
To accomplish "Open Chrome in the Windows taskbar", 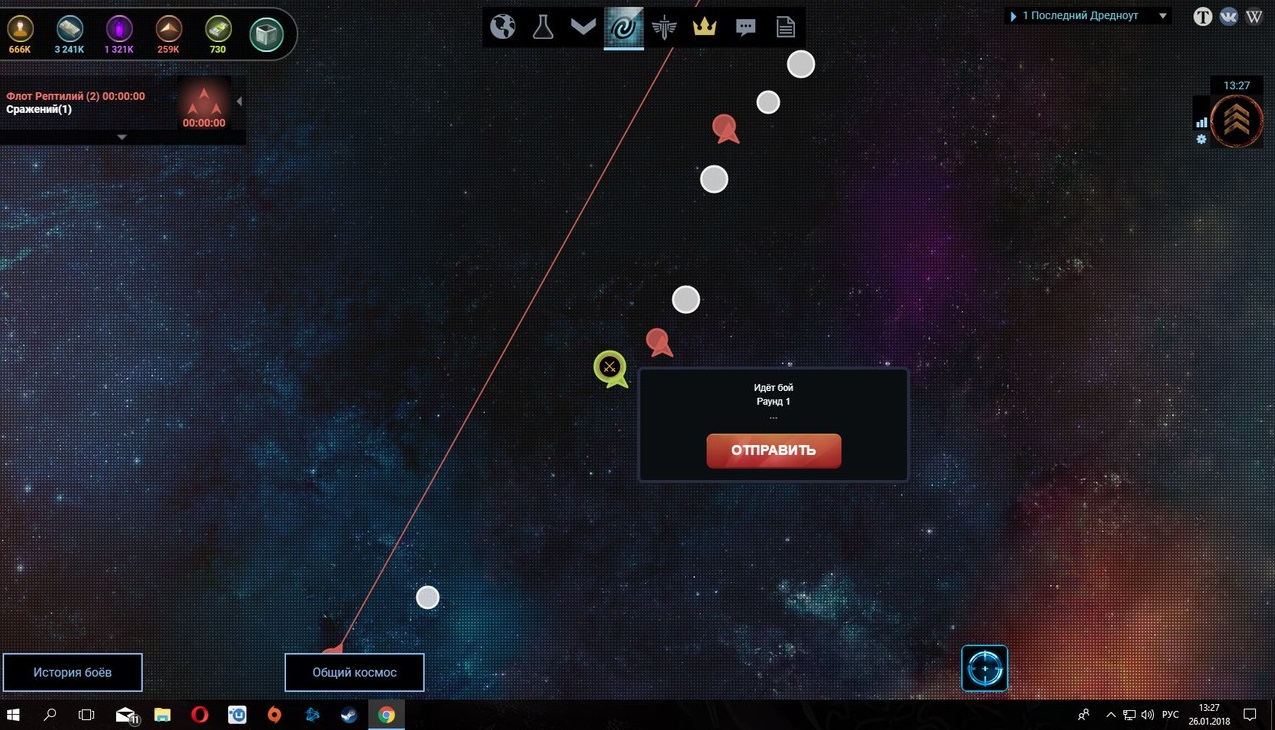I will pyautogui.click(x=386, y=715).
